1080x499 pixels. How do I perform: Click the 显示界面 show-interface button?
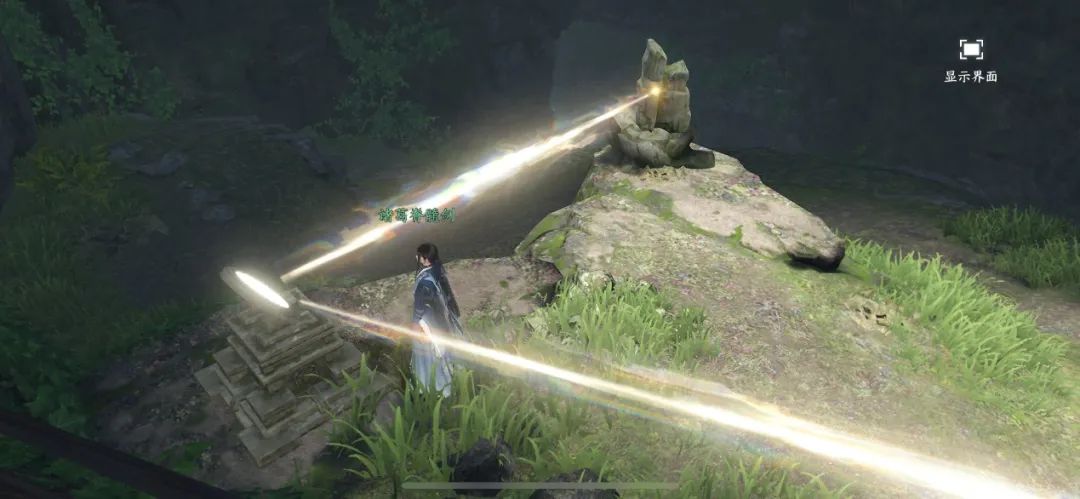coord(970,58)
